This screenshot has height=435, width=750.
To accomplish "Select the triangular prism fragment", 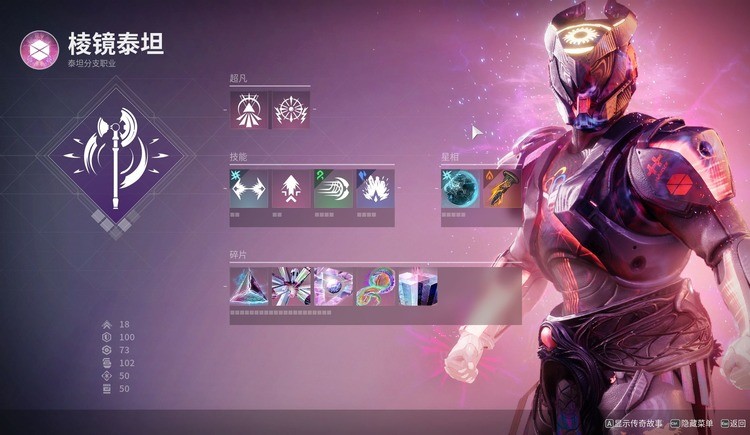I will [249, 286].
